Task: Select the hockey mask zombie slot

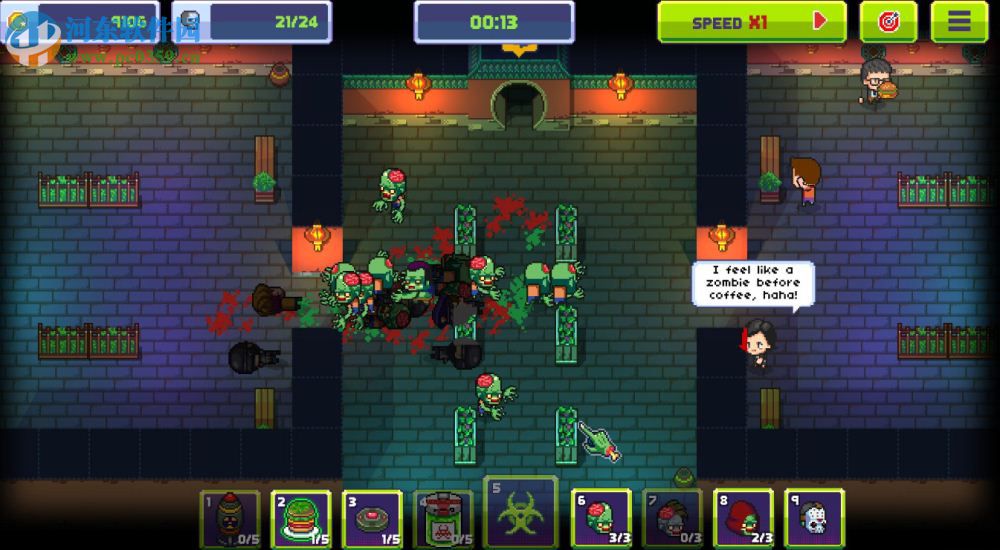Action: 814,518
